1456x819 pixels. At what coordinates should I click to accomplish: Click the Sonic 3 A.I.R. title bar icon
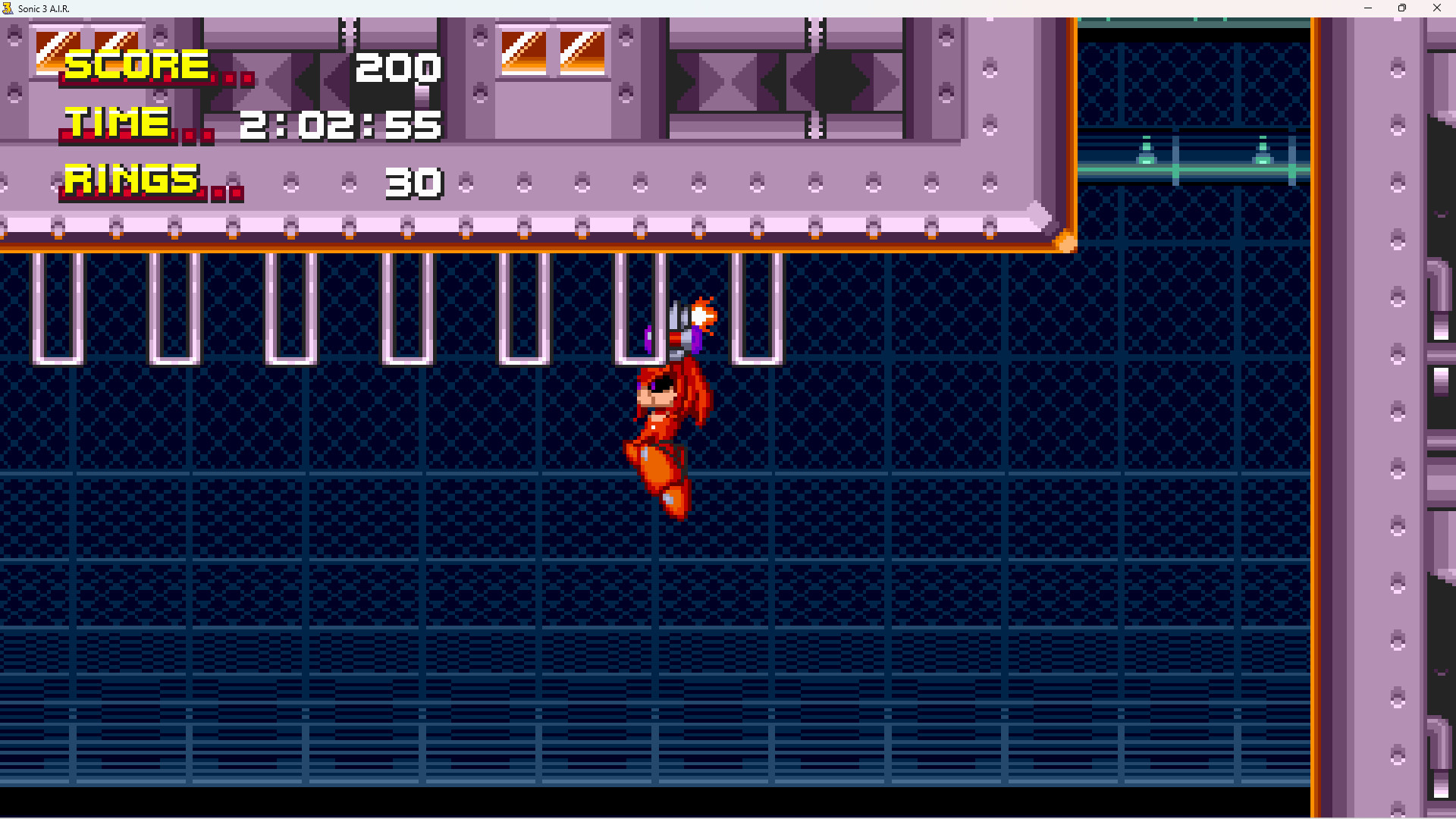tap(8, 8)
